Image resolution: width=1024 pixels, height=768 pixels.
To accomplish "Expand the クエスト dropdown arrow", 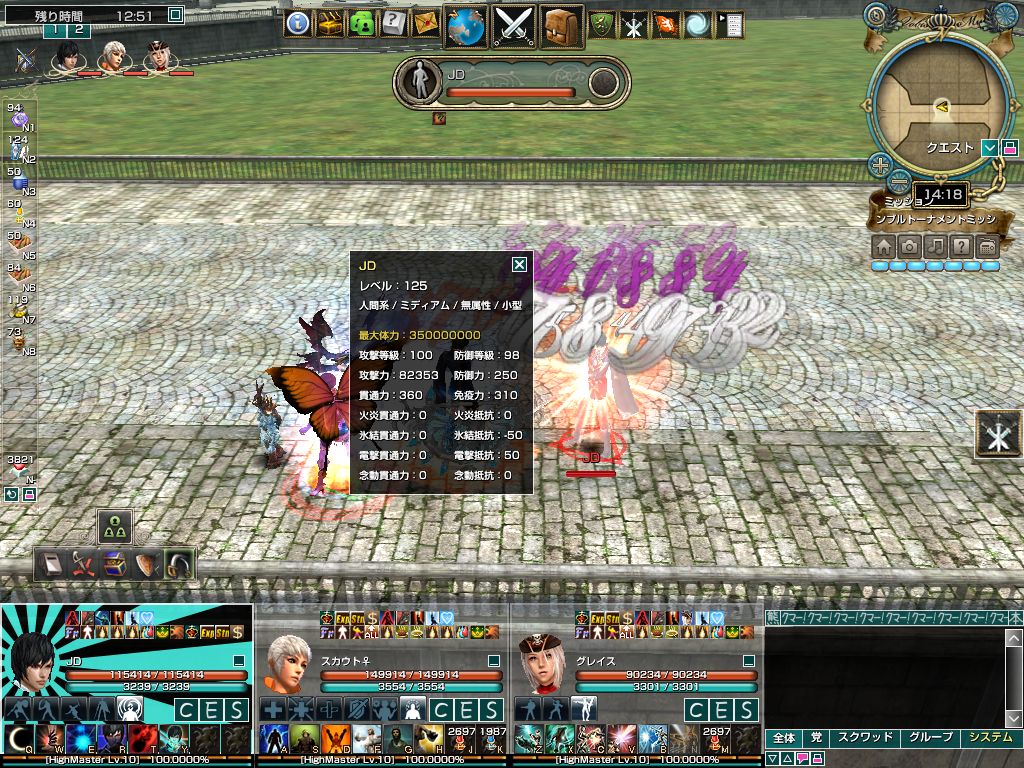I will click(x=989, y=148).
